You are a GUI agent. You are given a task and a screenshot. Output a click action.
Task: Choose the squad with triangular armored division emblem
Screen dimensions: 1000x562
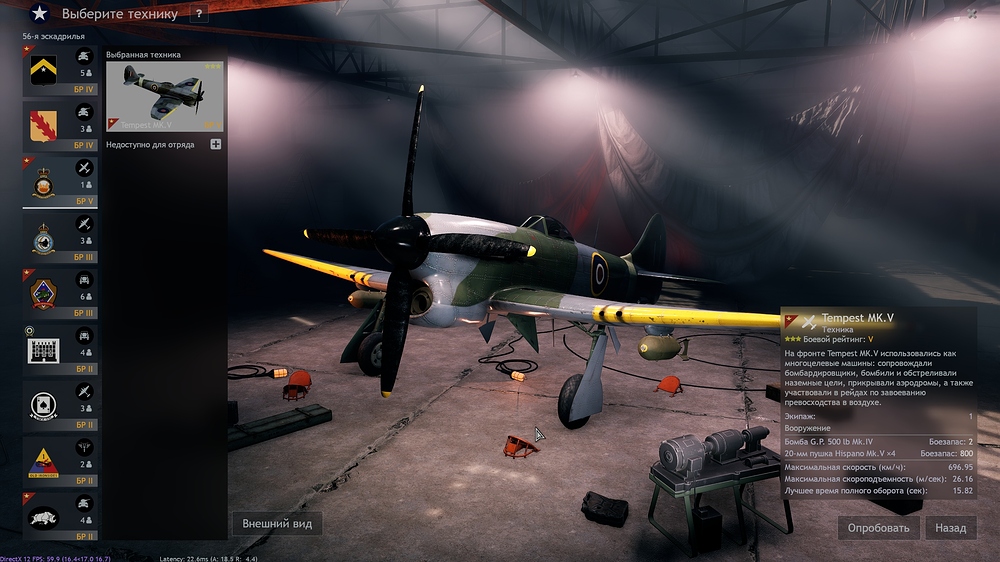pos(62,462)
